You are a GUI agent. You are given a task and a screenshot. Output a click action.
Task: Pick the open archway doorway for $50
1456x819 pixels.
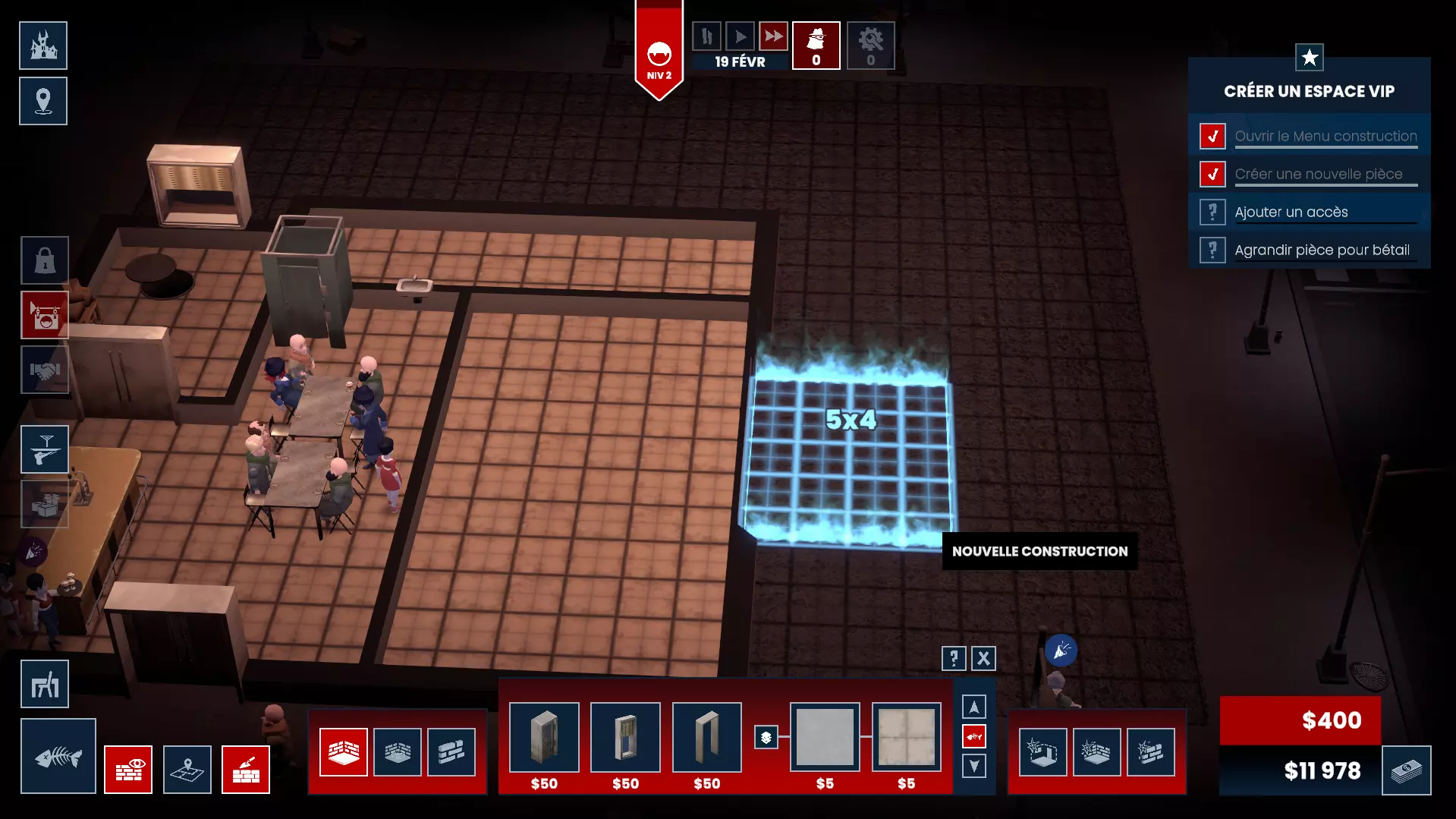click(706, 737)
